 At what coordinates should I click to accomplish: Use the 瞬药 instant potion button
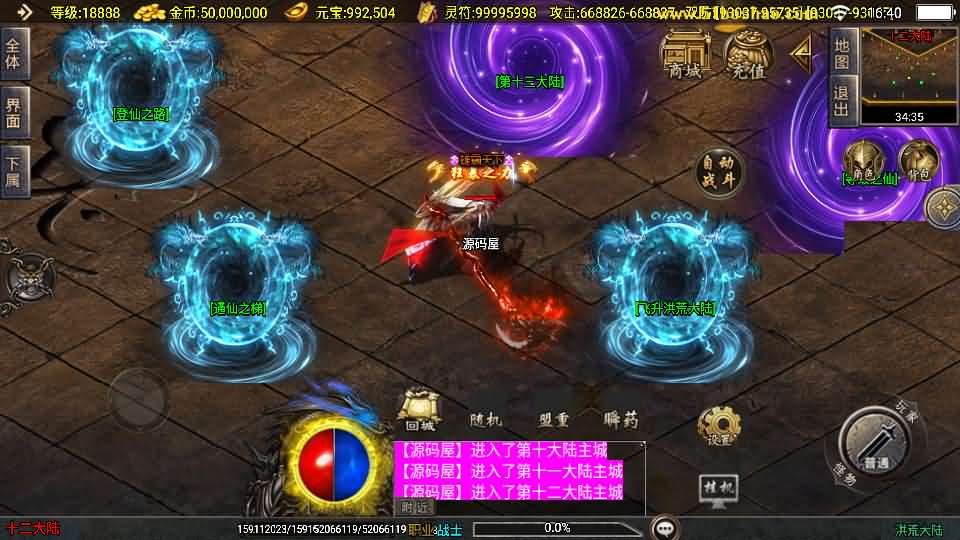pyautogui.click(x=620, y=420)
